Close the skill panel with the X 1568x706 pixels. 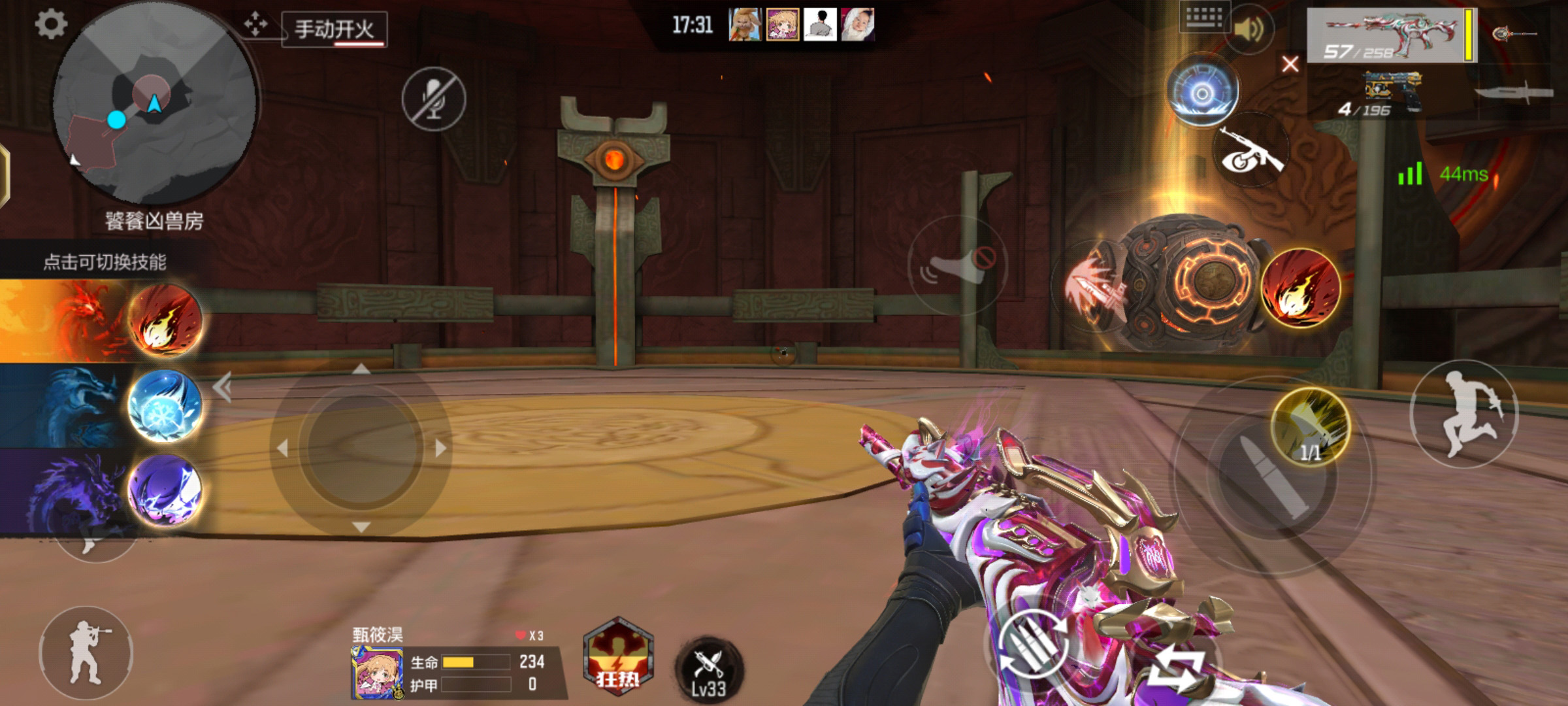1290,64
